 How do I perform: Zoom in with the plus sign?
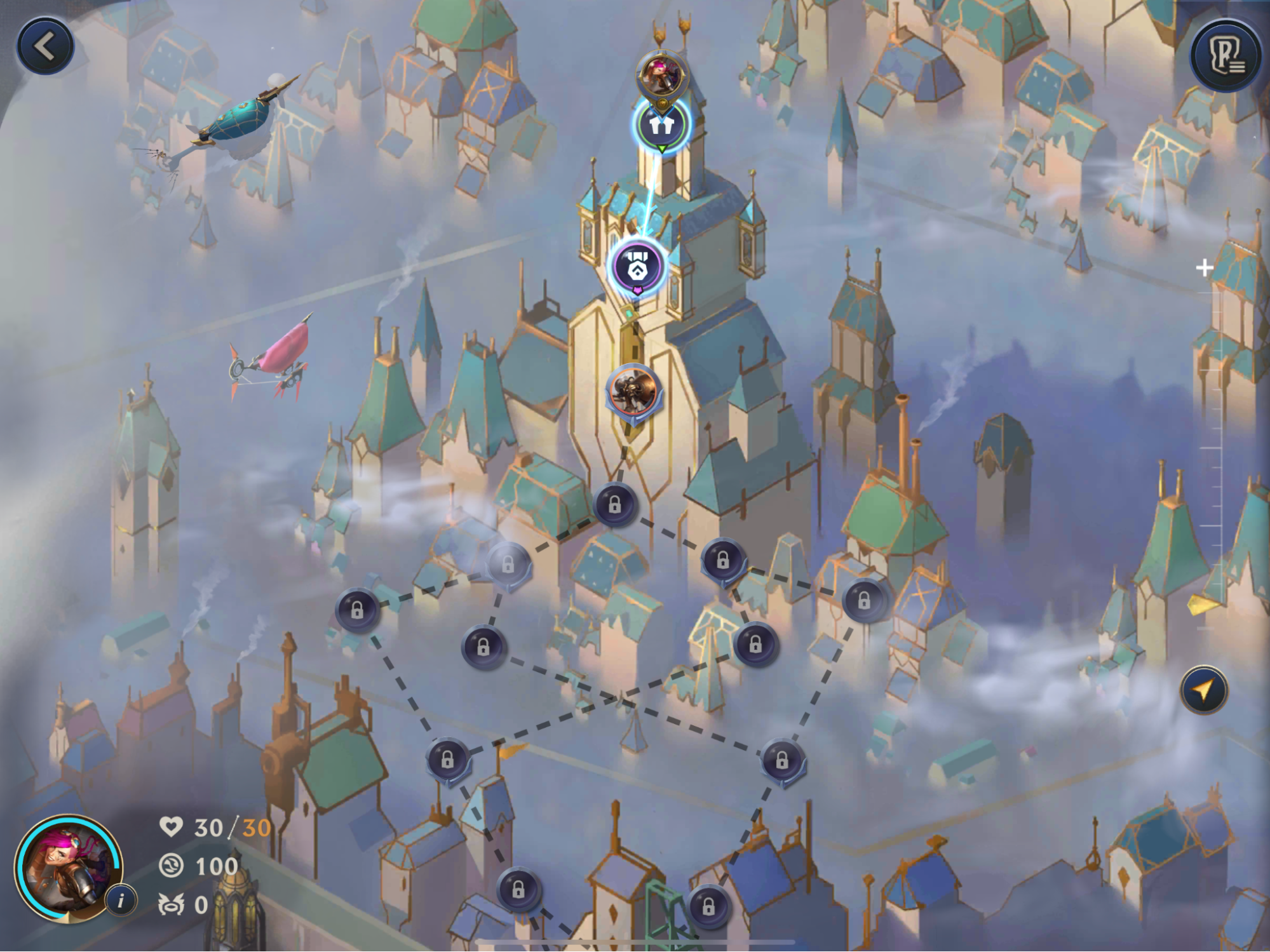coord(1204,268)
